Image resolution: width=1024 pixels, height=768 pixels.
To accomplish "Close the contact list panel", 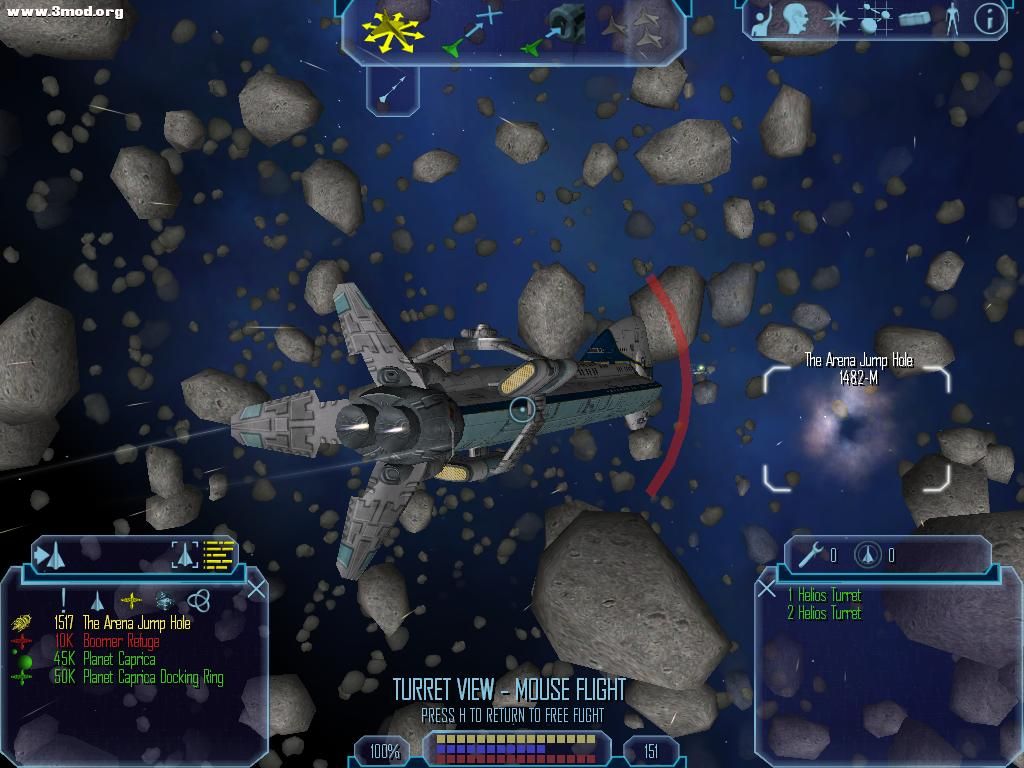I will [256, 588].
